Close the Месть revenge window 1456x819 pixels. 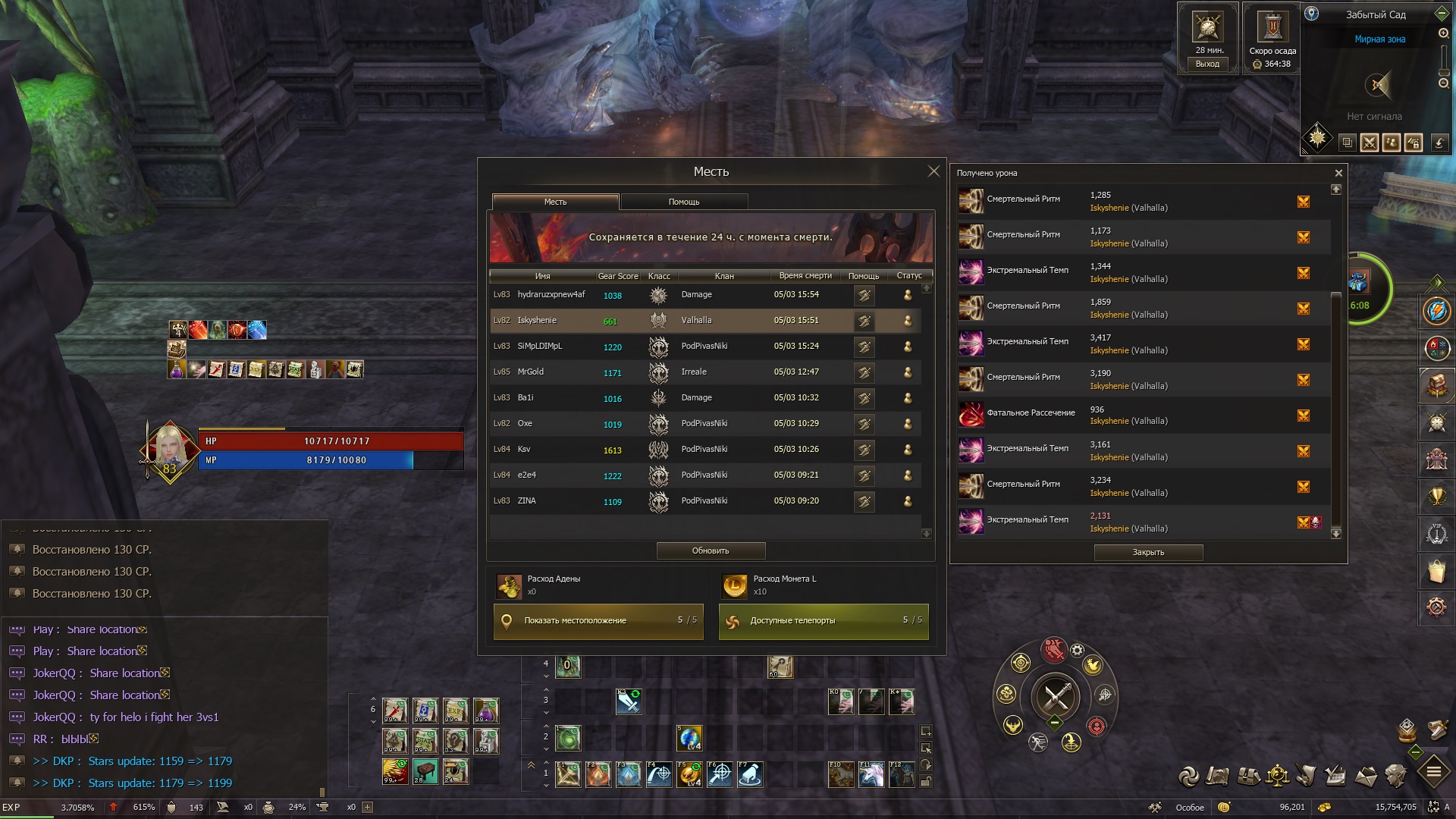point(934,171)
